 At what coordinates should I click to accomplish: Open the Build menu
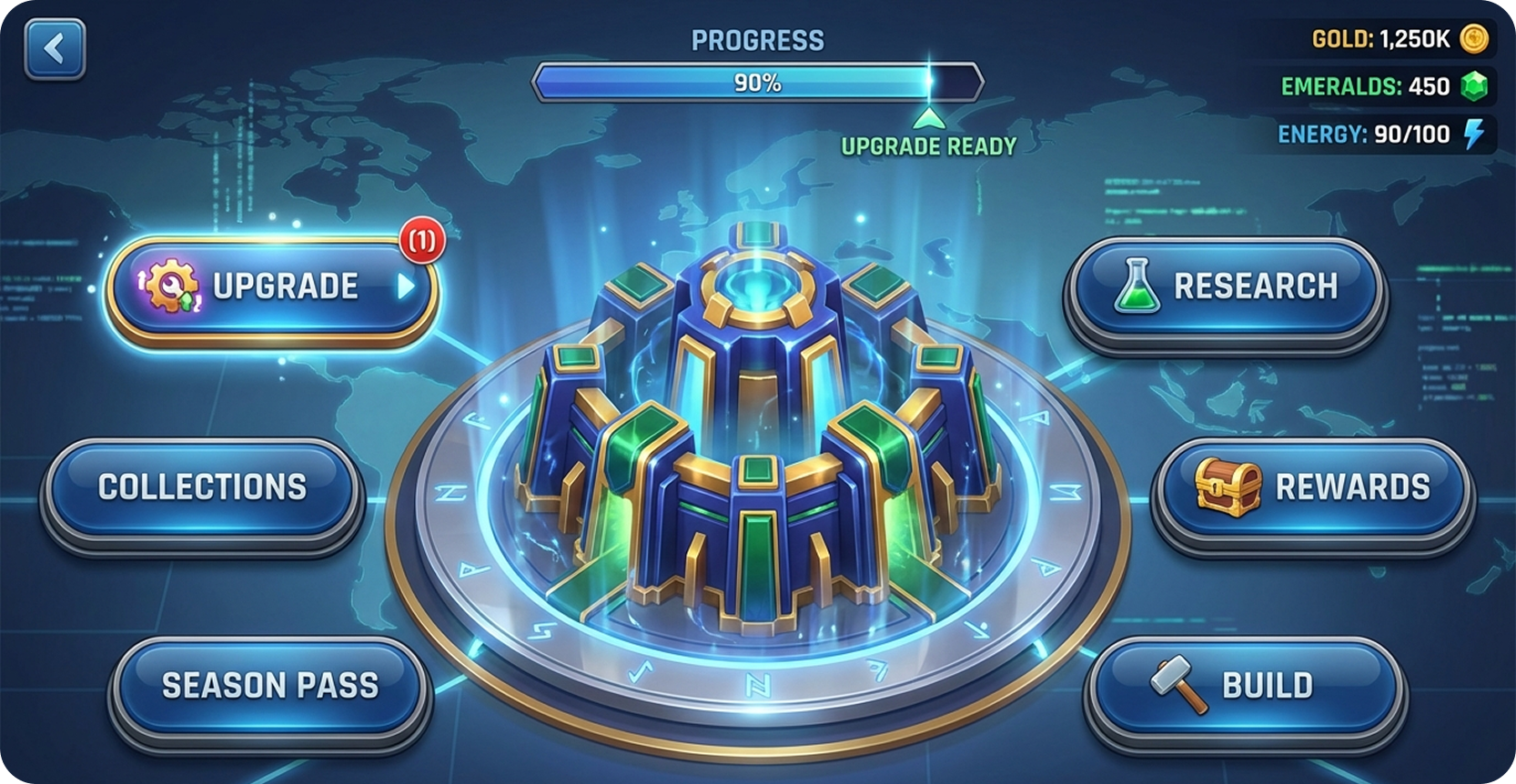click(1245, 686)
